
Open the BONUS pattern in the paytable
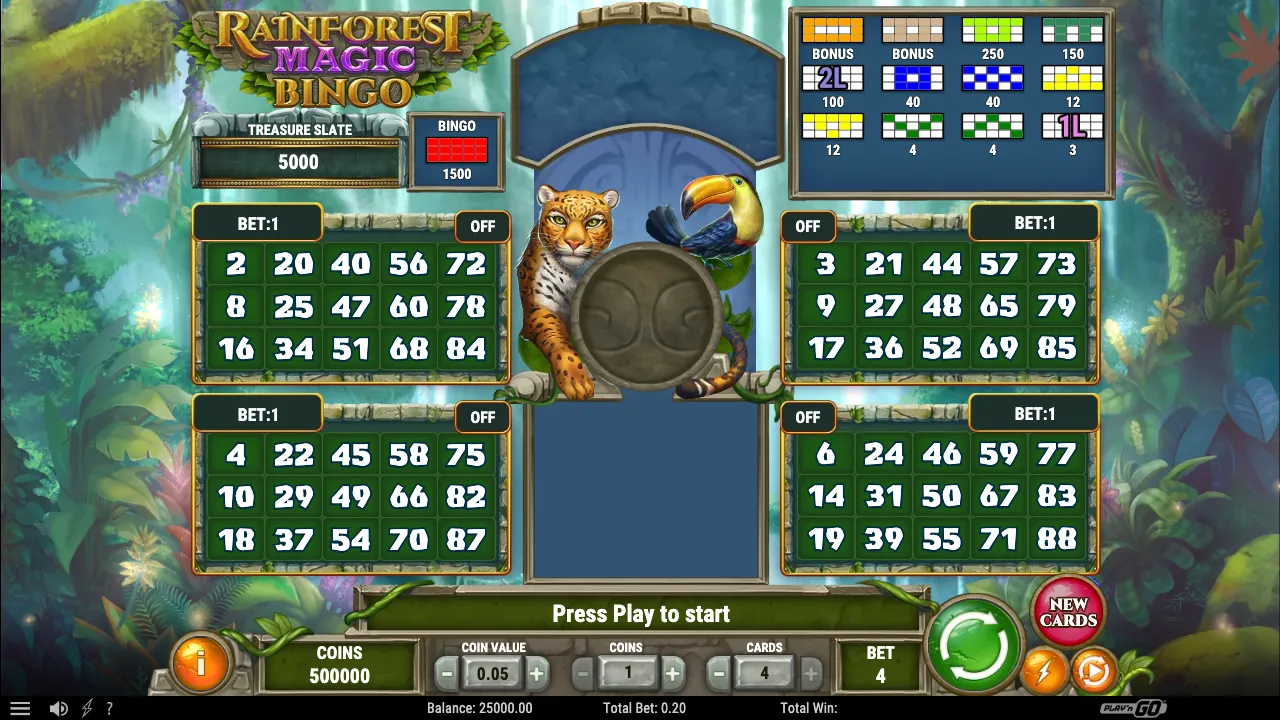click(833, 30)
